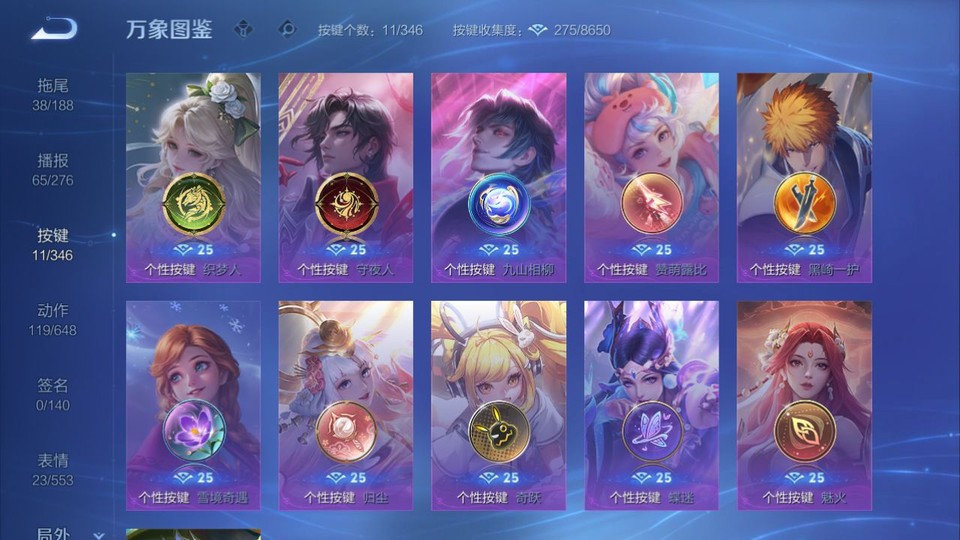Select the 织梦人 button skin card
Screen dimensions: 960x540
193,176
